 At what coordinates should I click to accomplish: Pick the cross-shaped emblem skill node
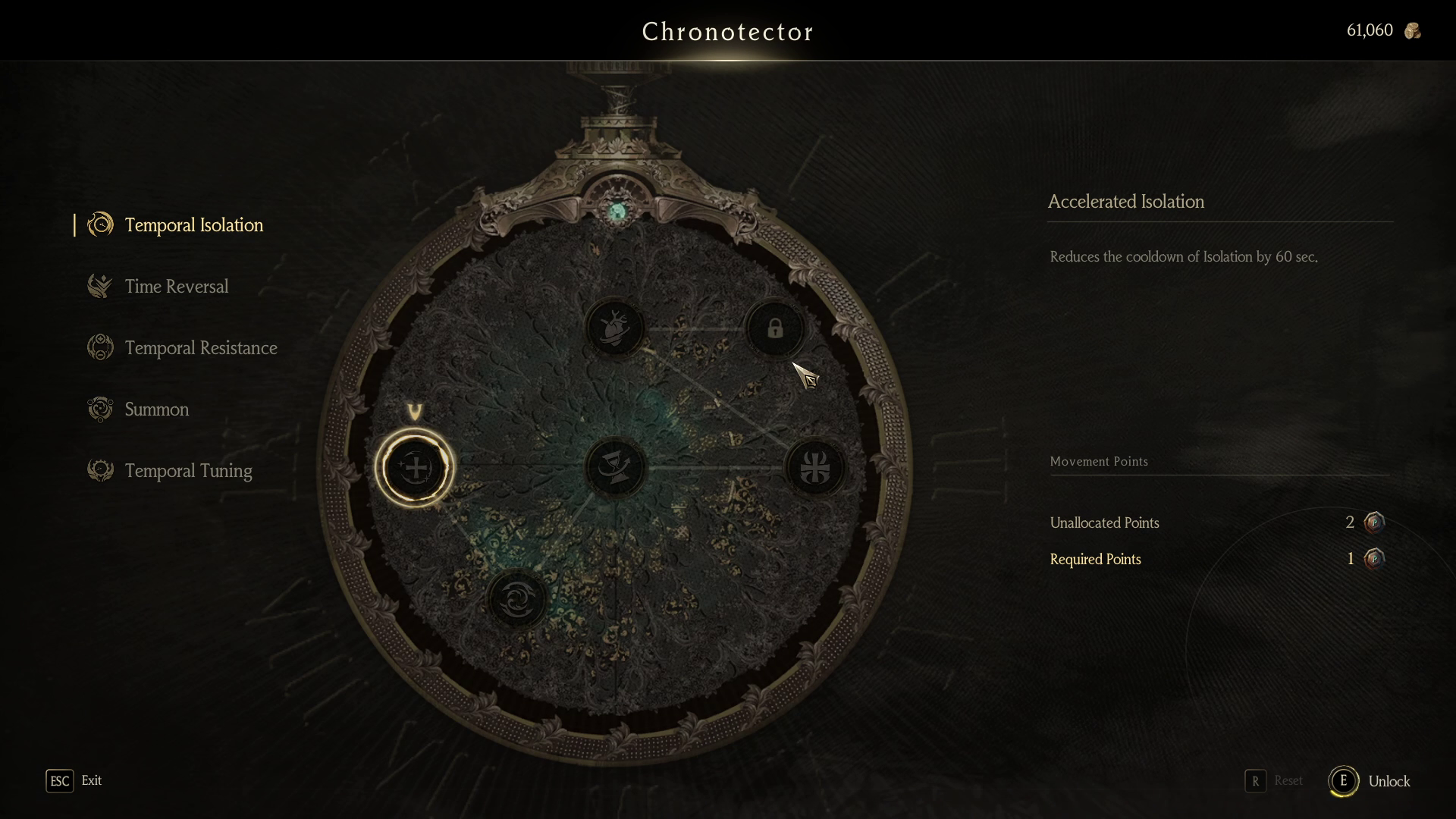815,468
